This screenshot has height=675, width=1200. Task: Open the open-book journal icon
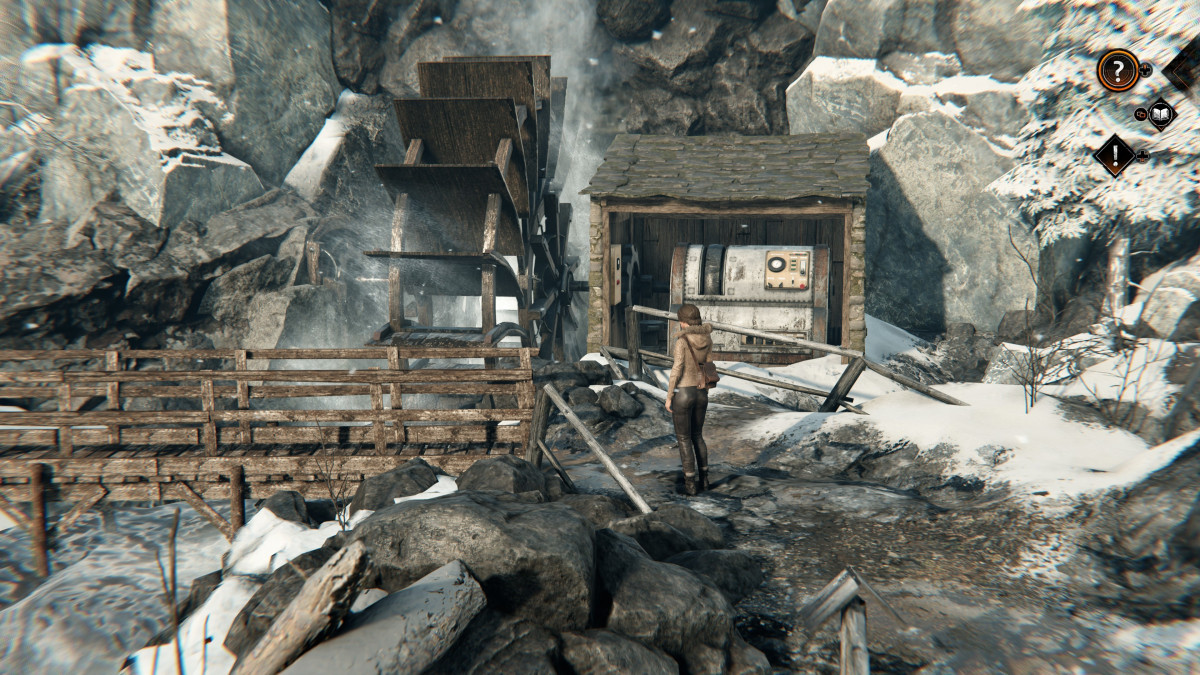click(1160, 114)
